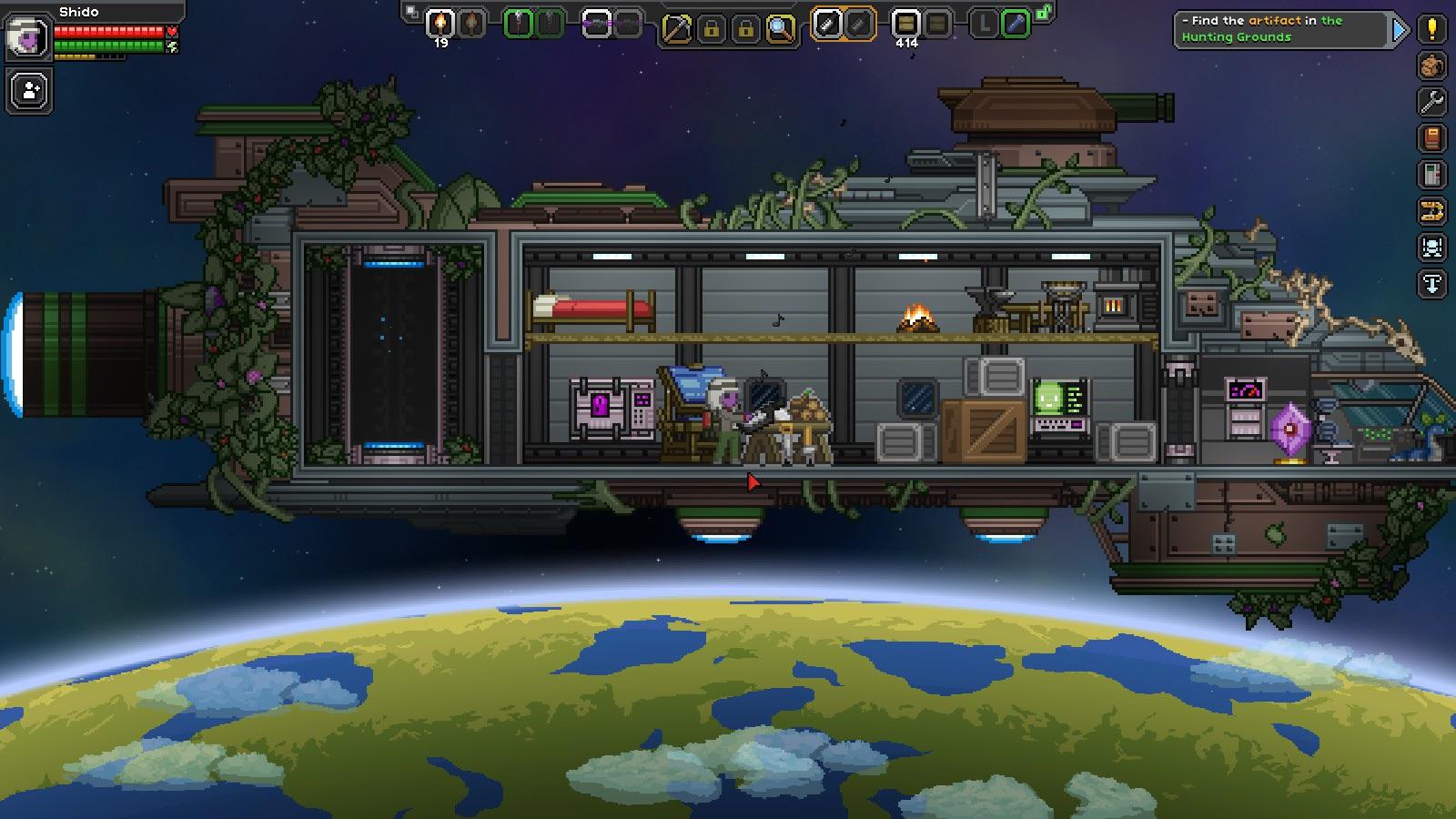The height and width of the screenshot is (819, 1456).
Task: Open the quest journal exclamation icon
Action: 1431,30
